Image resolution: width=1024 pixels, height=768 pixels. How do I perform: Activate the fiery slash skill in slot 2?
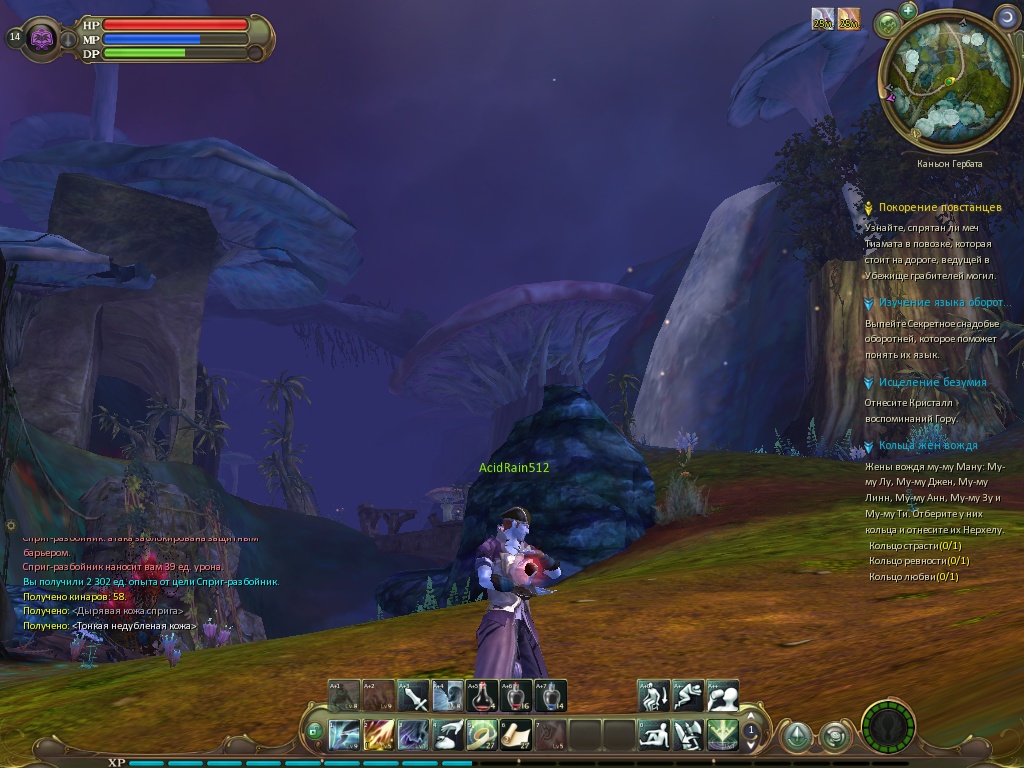(379, 735)
